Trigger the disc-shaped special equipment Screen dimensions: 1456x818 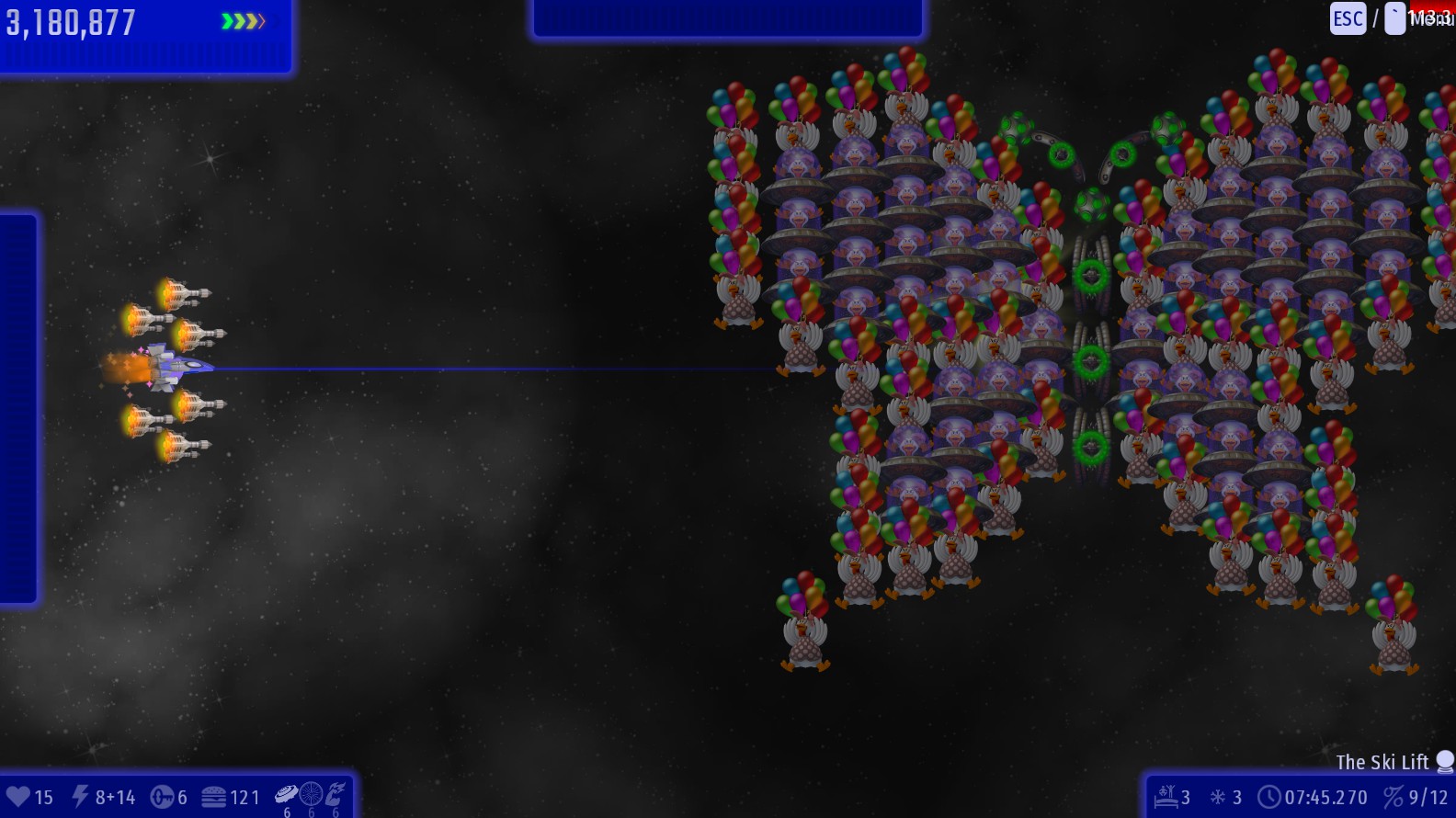287,793
